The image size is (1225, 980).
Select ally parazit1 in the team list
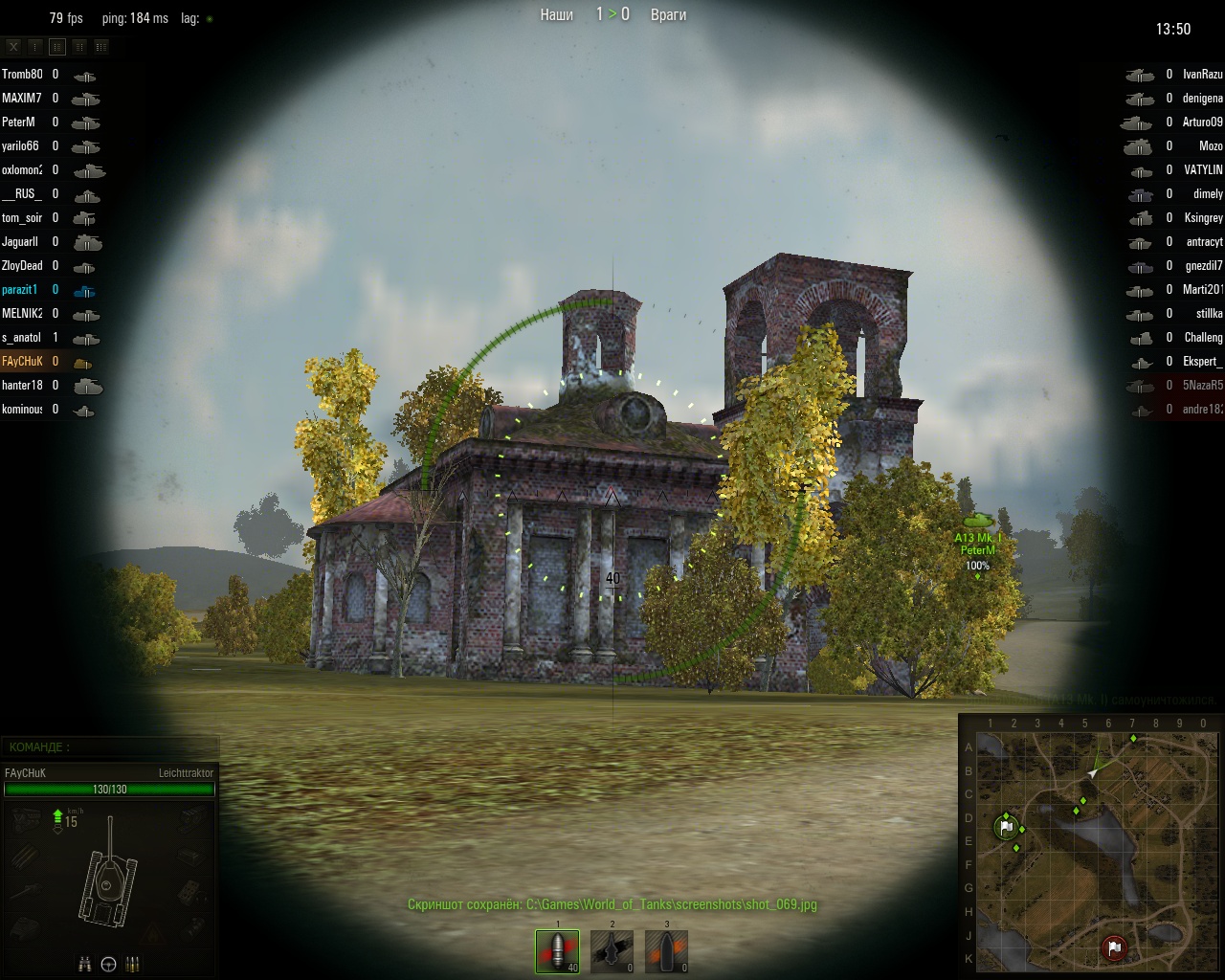click(x=20, y=289)
